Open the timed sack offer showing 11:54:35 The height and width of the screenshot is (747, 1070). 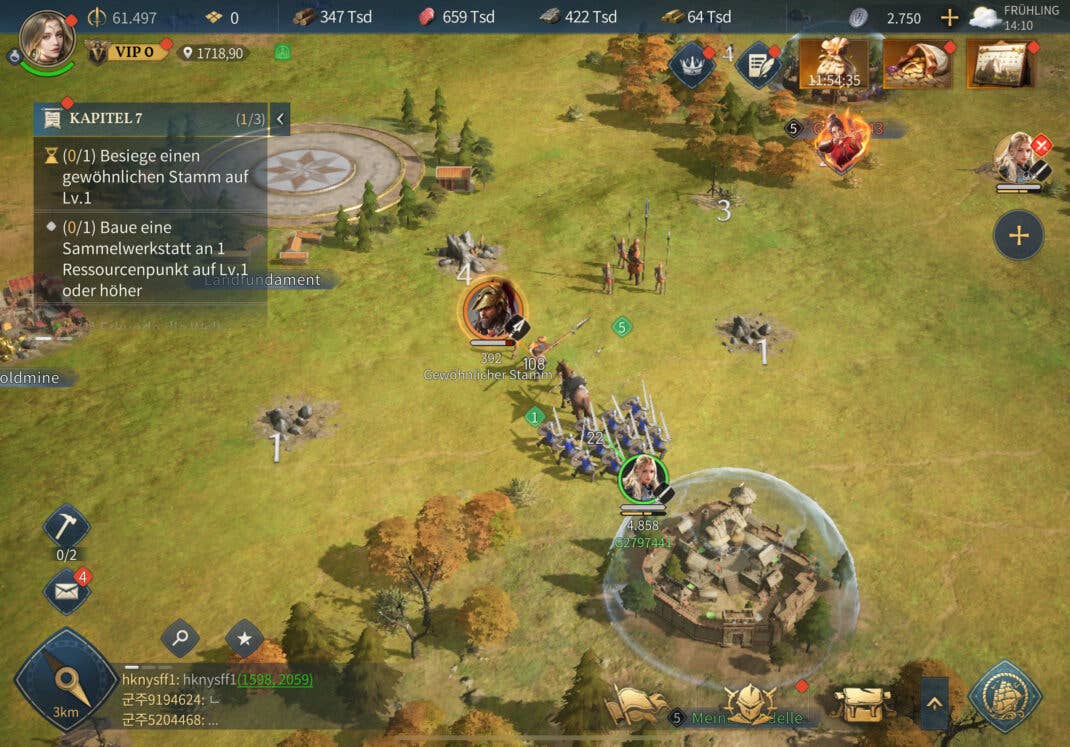[833, 64]
